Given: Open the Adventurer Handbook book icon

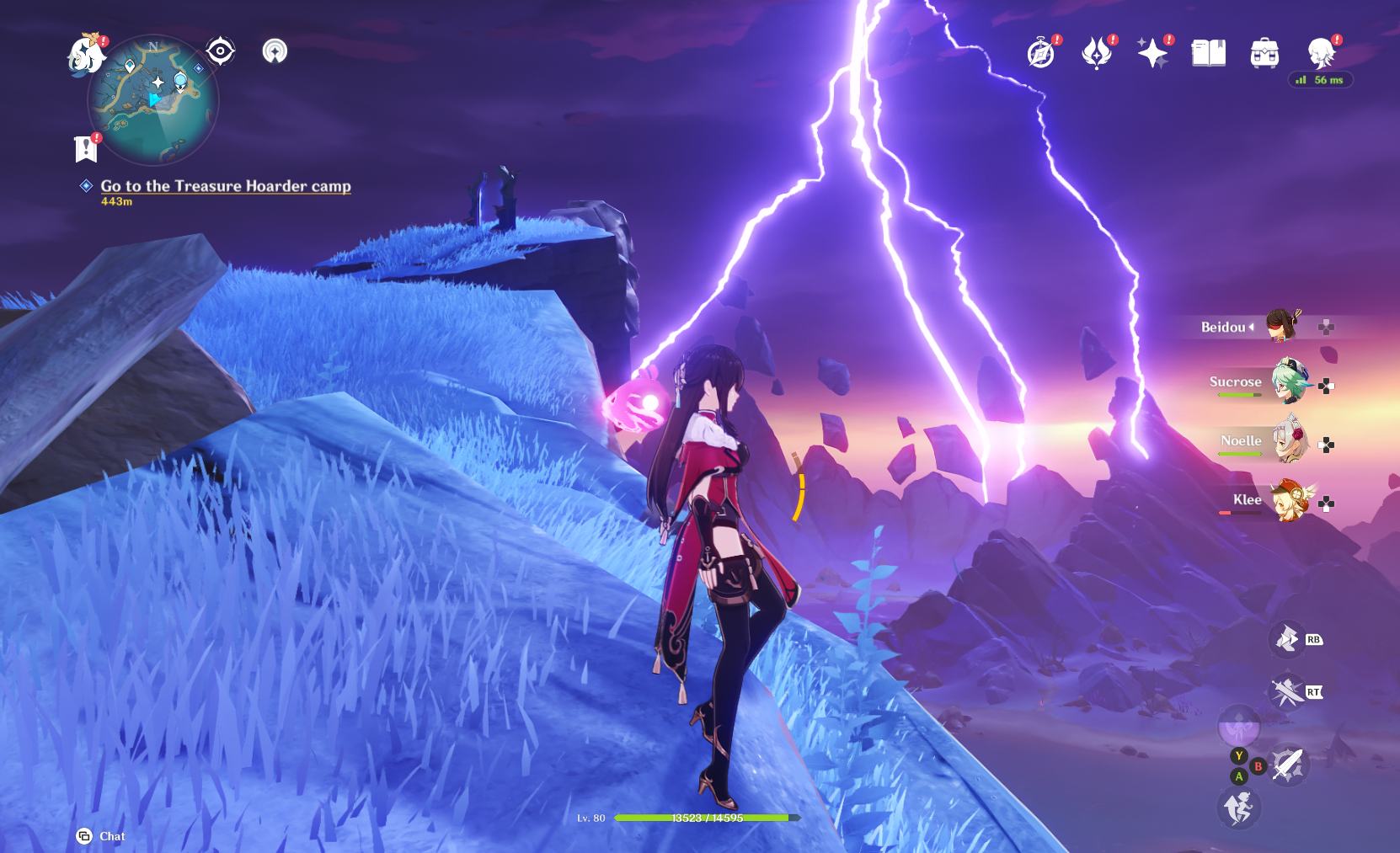Looking at the screenshot, I should click(x=1209, y=52).
